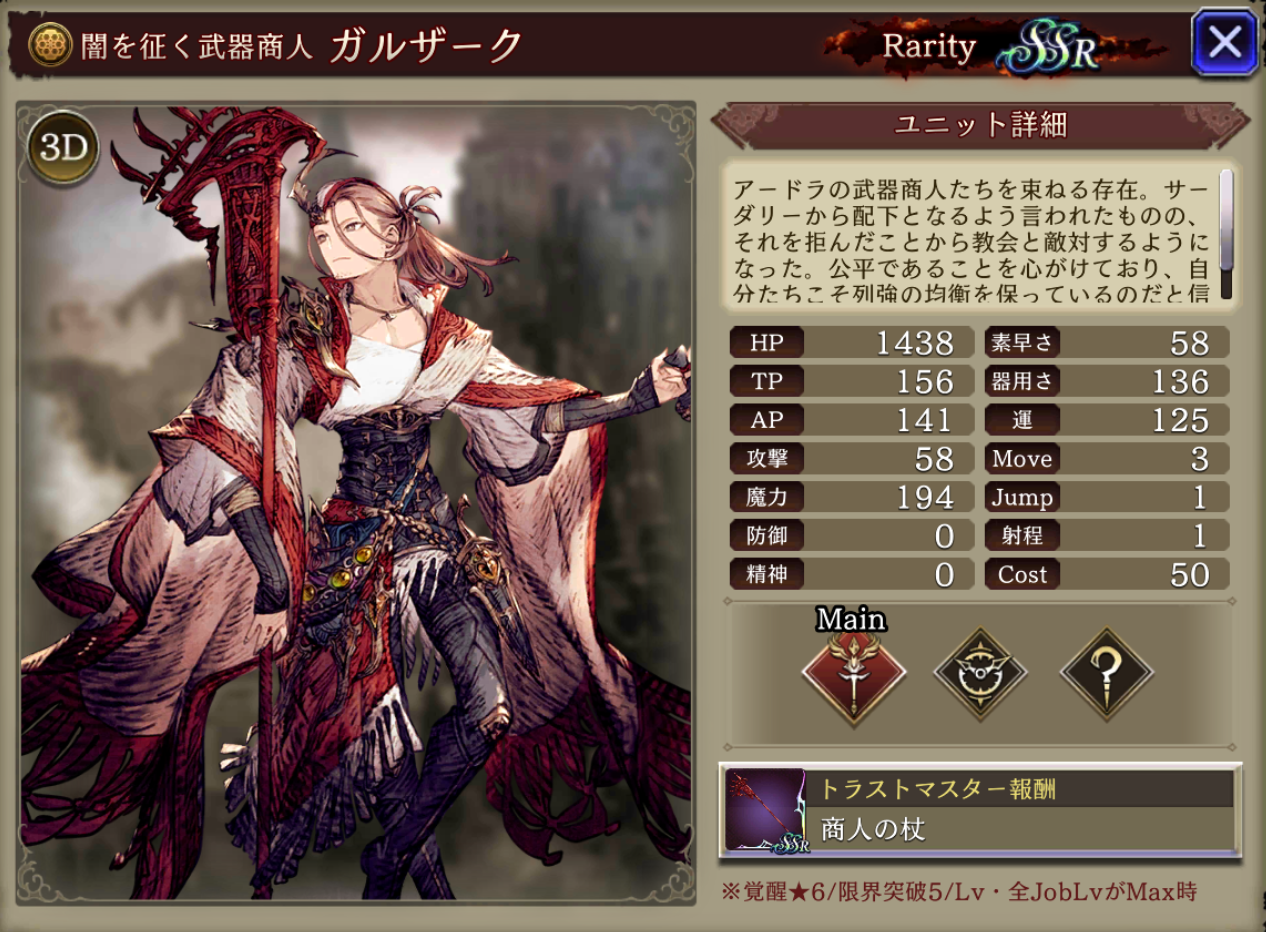The width and height of the screenshot is (1266, 932).
Task: Select the third job question mark icon
Action: 1106,674
